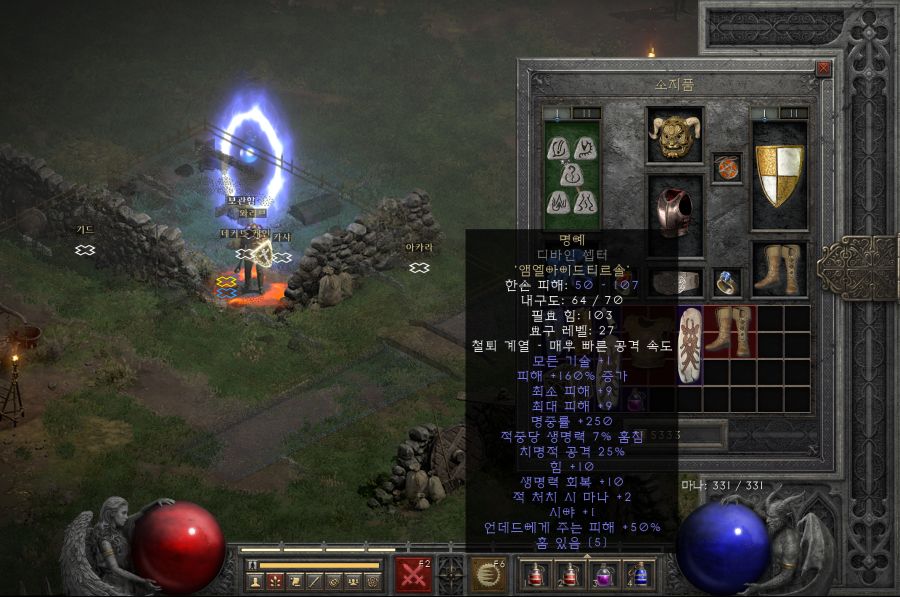Image resolution: width=900 pixels, height=597 pixels.
Task: Drink the blue mana potion in the belt
Action: coord(640,575)
